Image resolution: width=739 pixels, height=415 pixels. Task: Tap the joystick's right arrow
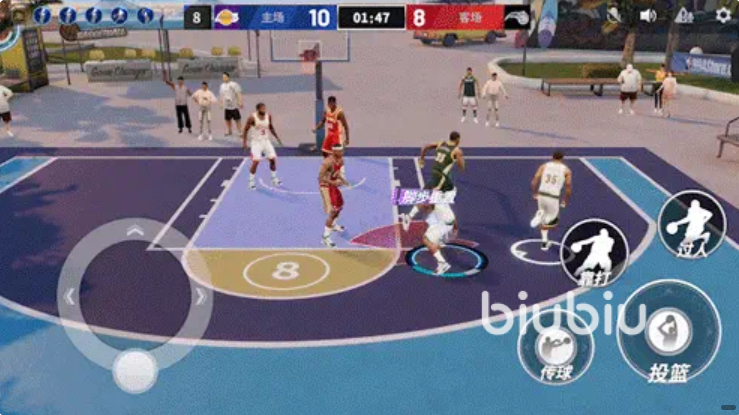(200, 297)
